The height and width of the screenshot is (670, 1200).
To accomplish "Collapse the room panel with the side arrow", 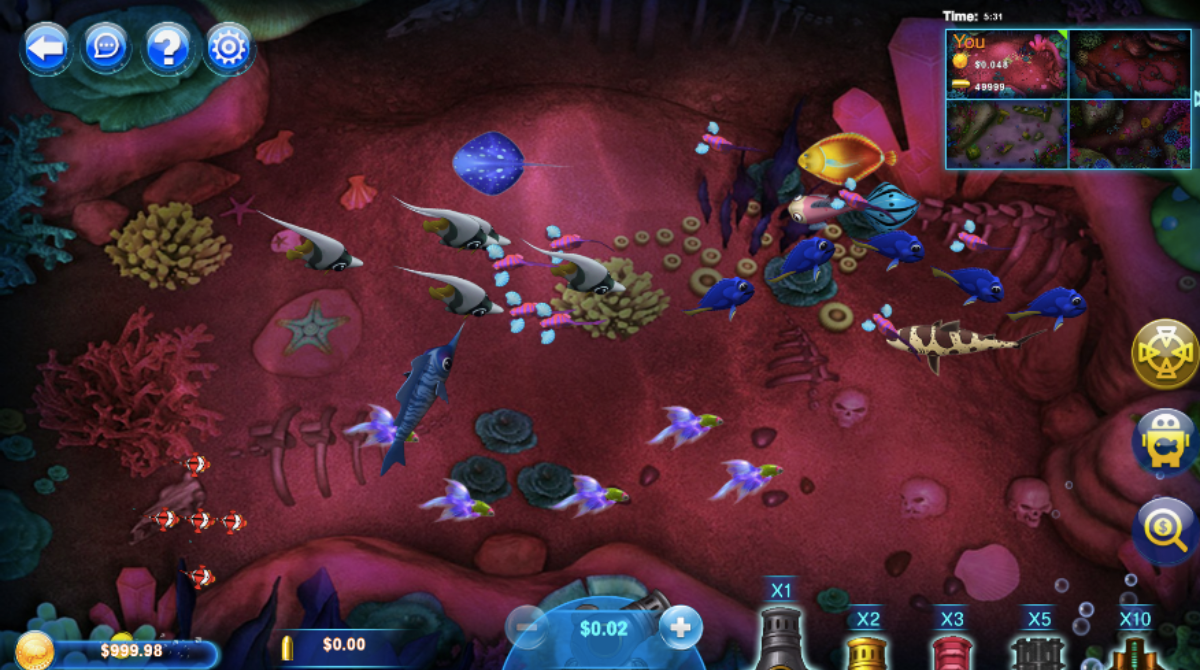I will pyautogui.click(x=1196, y=98).
